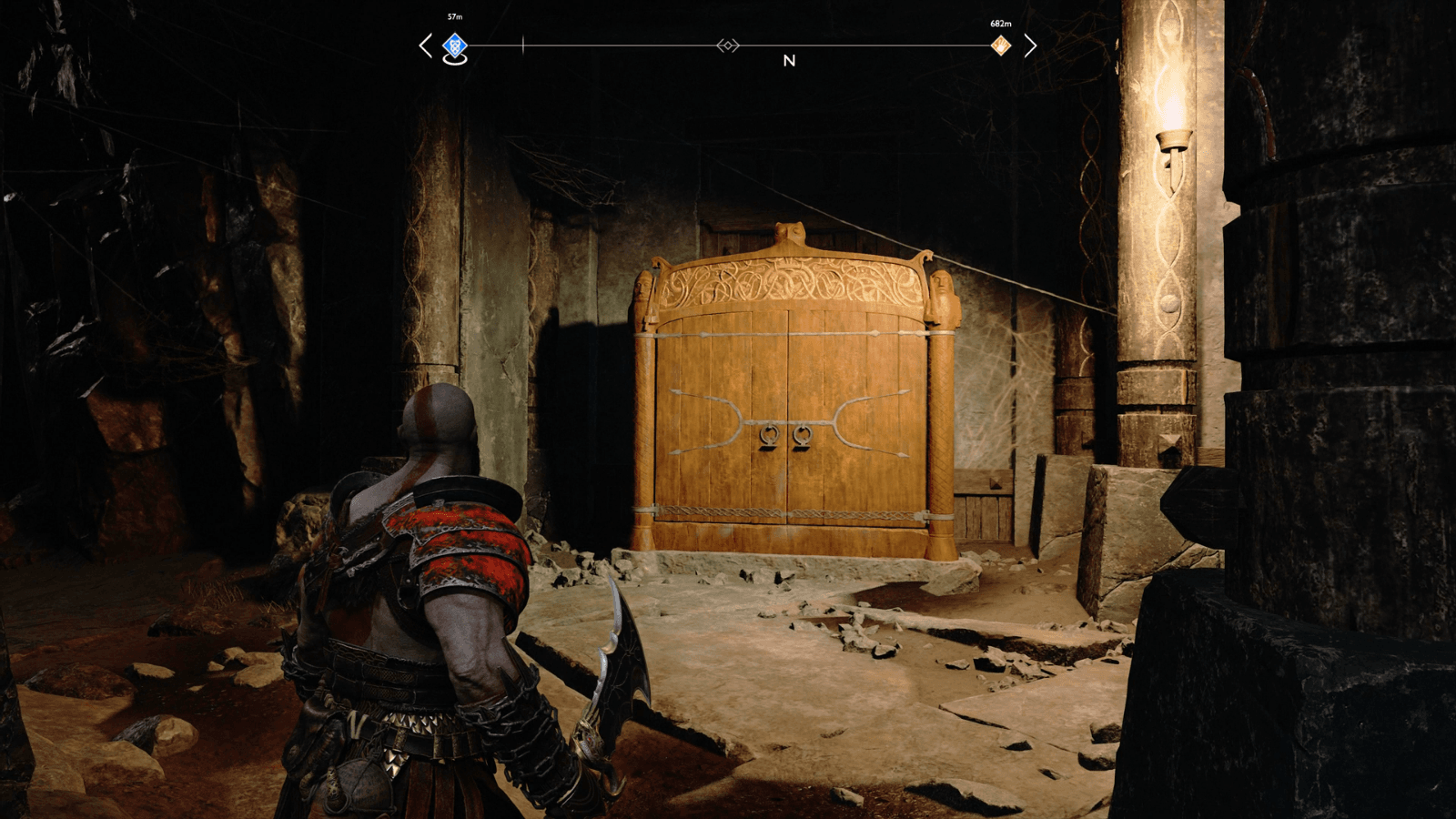Click the gold hand objective icon on compass

pyautogui.click(x=1002, y=45)
